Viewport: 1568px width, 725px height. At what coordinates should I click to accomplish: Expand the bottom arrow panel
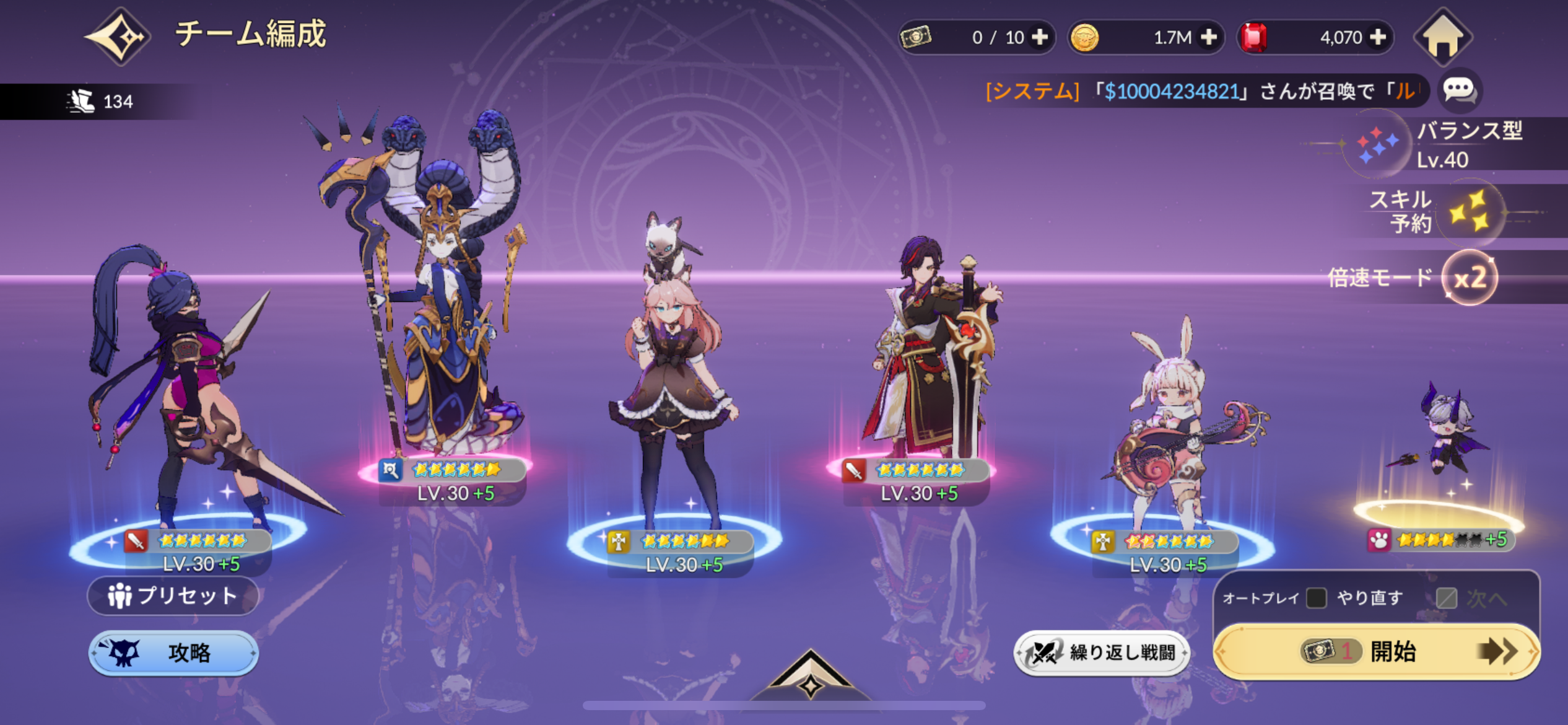[810, 677]
